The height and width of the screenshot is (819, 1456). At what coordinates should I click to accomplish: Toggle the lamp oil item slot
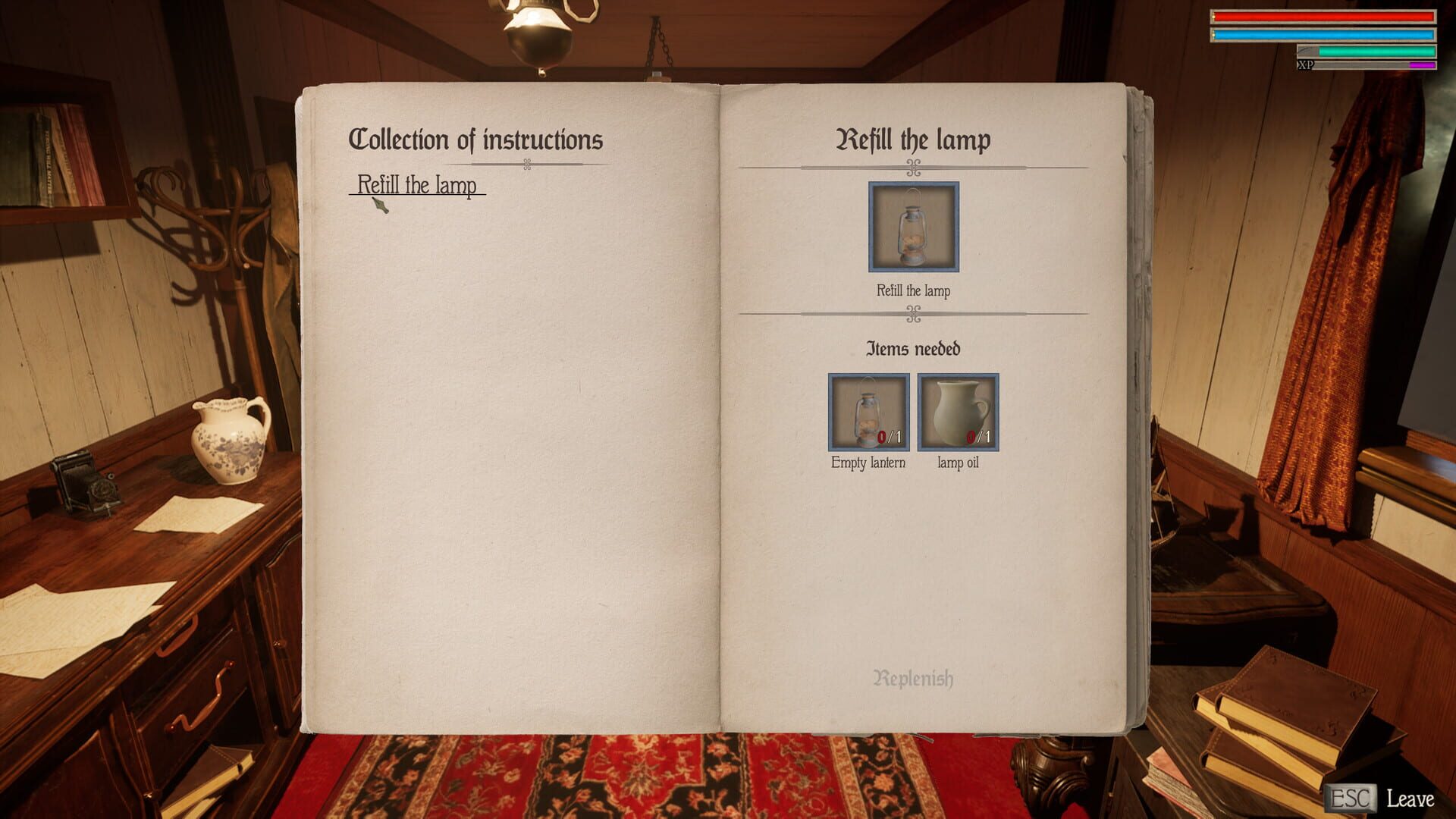pyautogui.click(x=958, y=413)
